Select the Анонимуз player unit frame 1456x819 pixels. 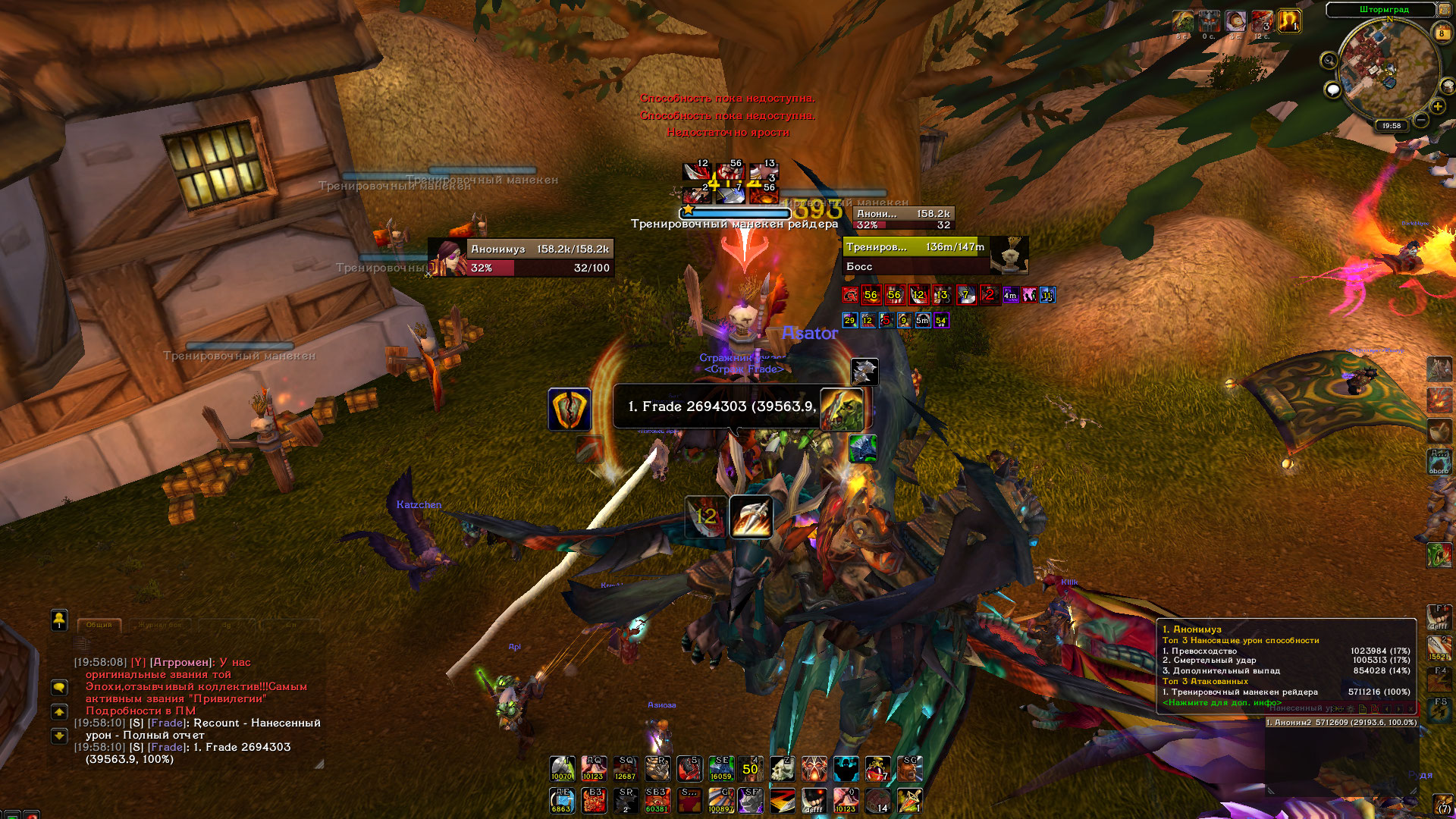[x=521, y=258]
